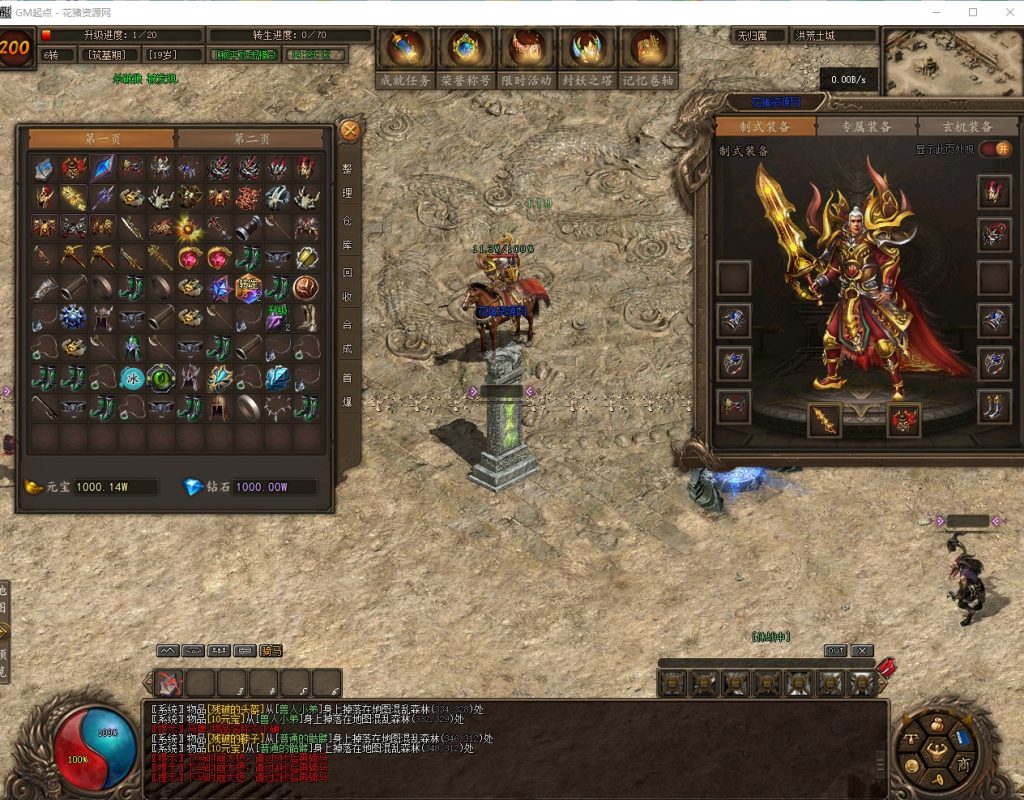1024x800 pixels.
Task: Toggle the 显示此页外观 appearance switch
Action: [x=994, y=149]
